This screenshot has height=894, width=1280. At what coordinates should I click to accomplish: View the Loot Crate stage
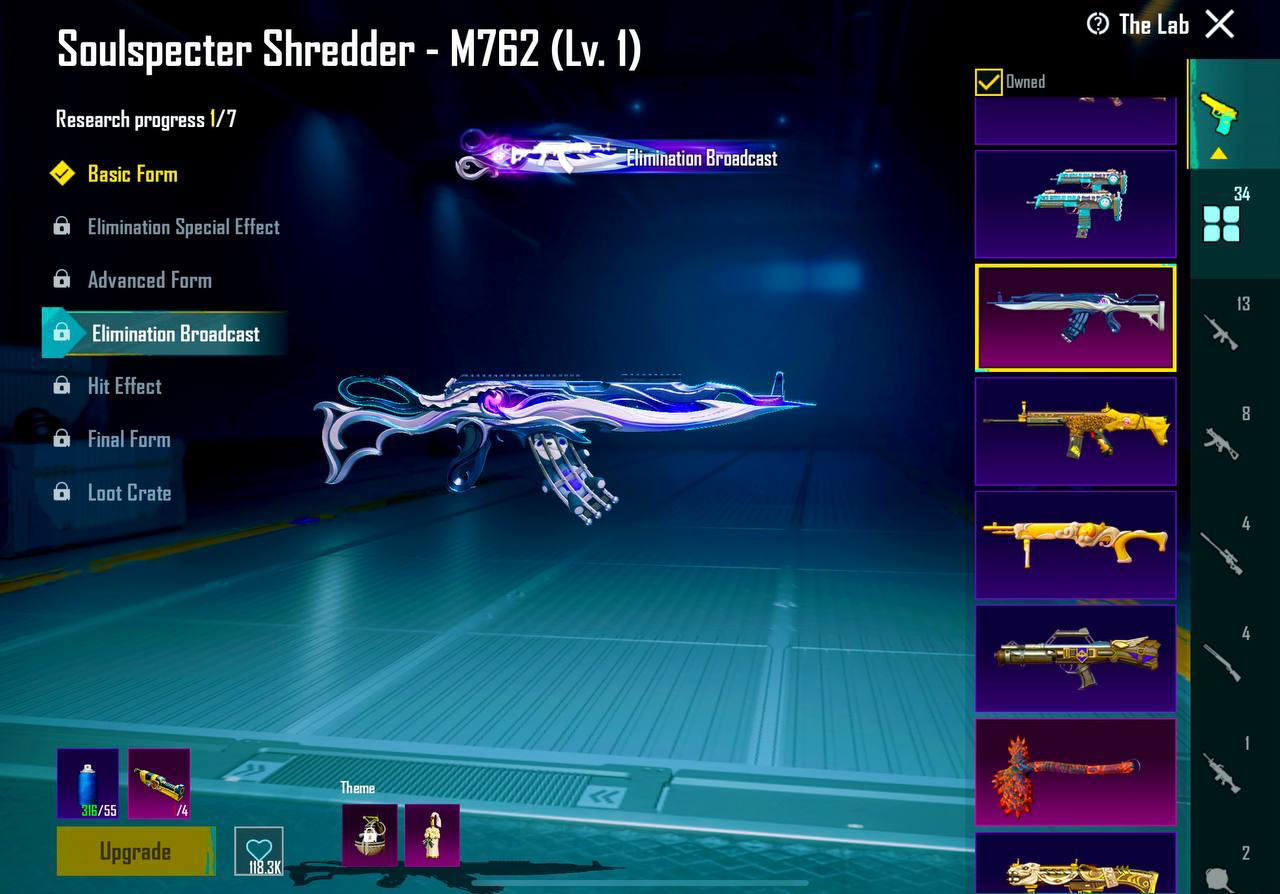click(129, 493)
